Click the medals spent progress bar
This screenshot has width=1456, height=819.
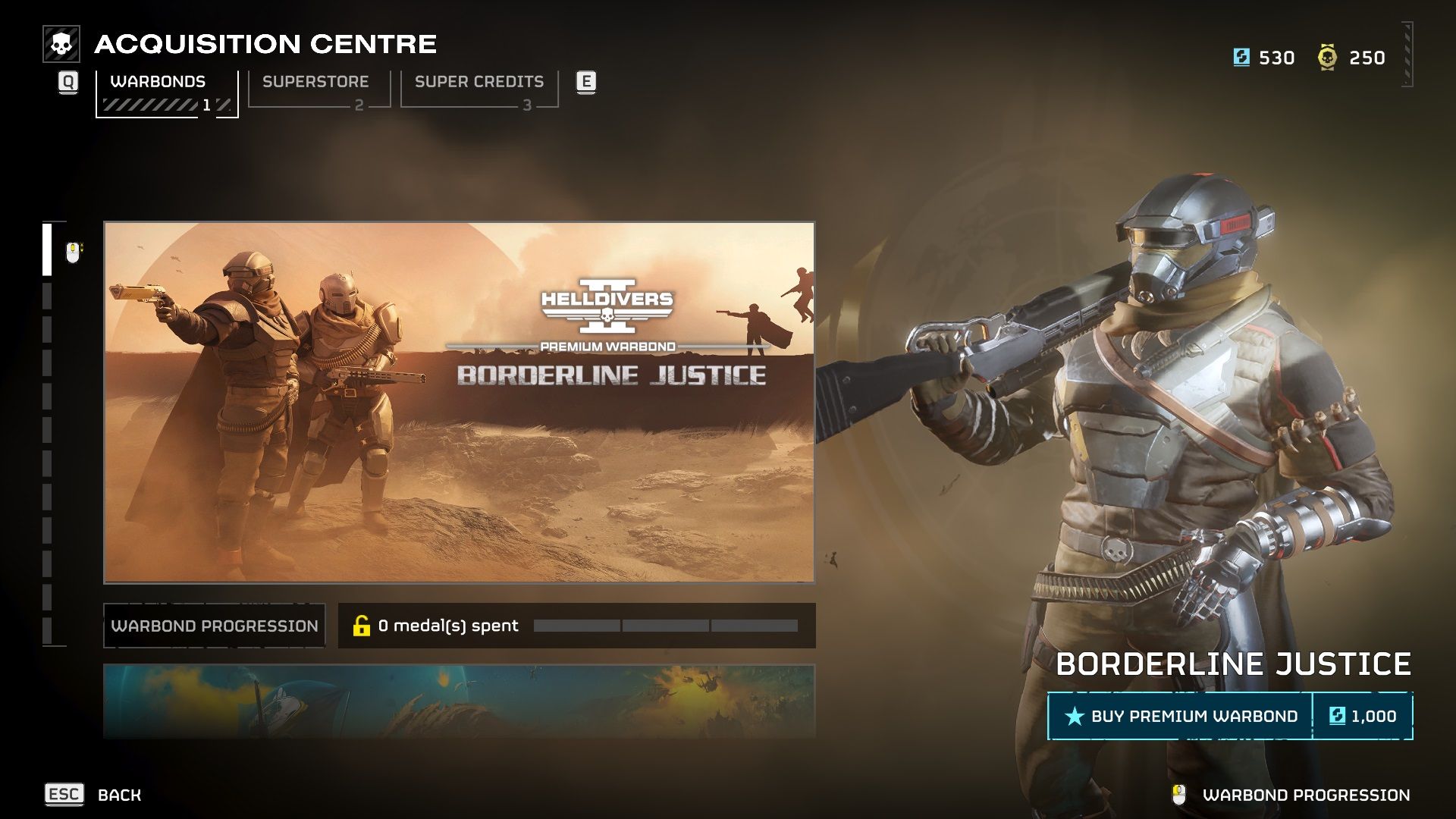pyautogui.click(x=667, y=626)
